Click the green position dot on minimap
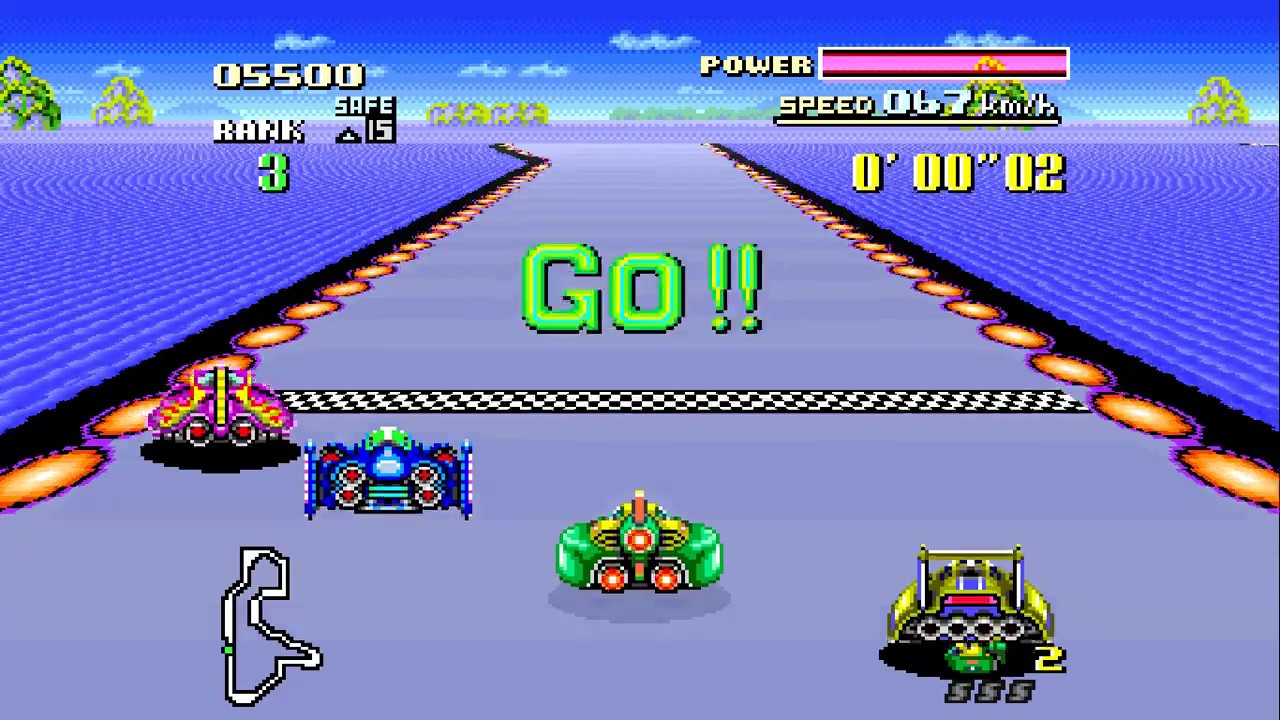This screenshot has width=1280, height=720. (x=229, y=650)
